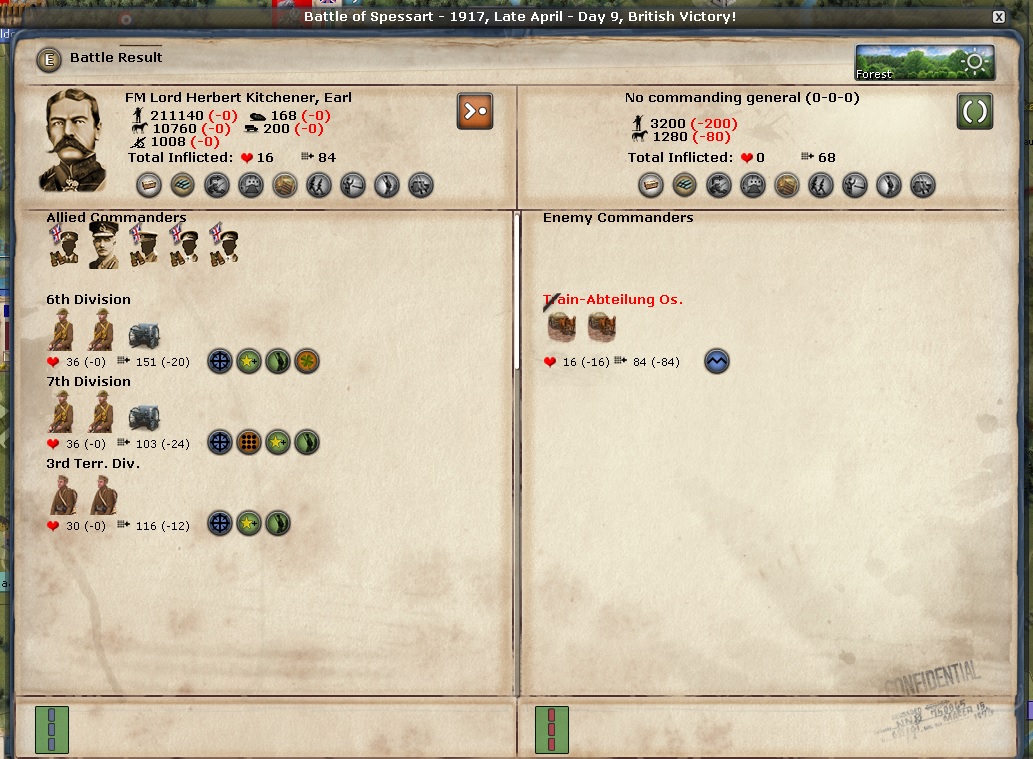Click the orange attack posture button
Image resolution: width=1033 pixels, height=759 pixels.
pos(475,111)
